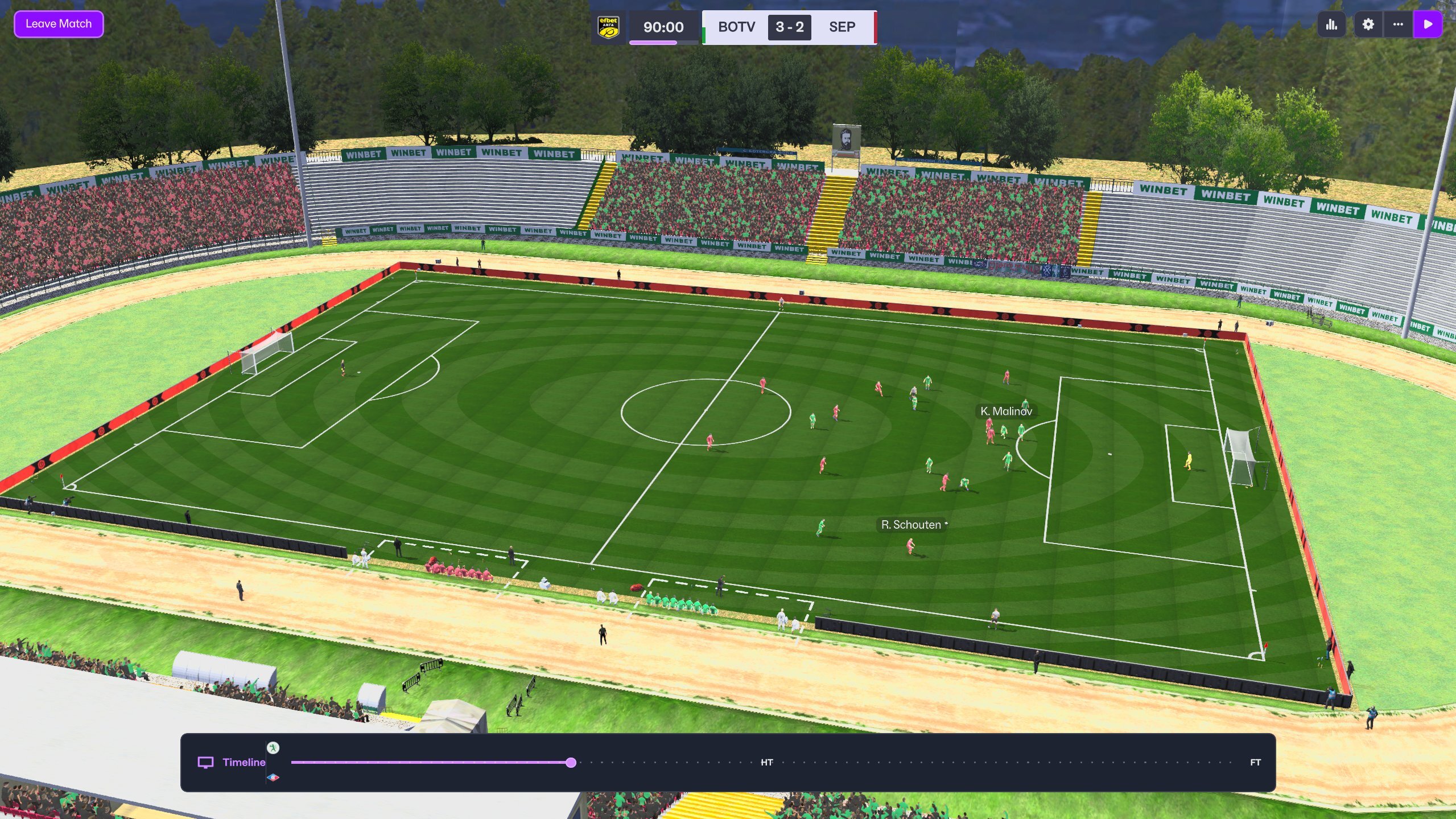This screenshot has width=1456, height=819.
Task: Select the SEP team name on scoreboard
Action: click(x=842, y=27)
